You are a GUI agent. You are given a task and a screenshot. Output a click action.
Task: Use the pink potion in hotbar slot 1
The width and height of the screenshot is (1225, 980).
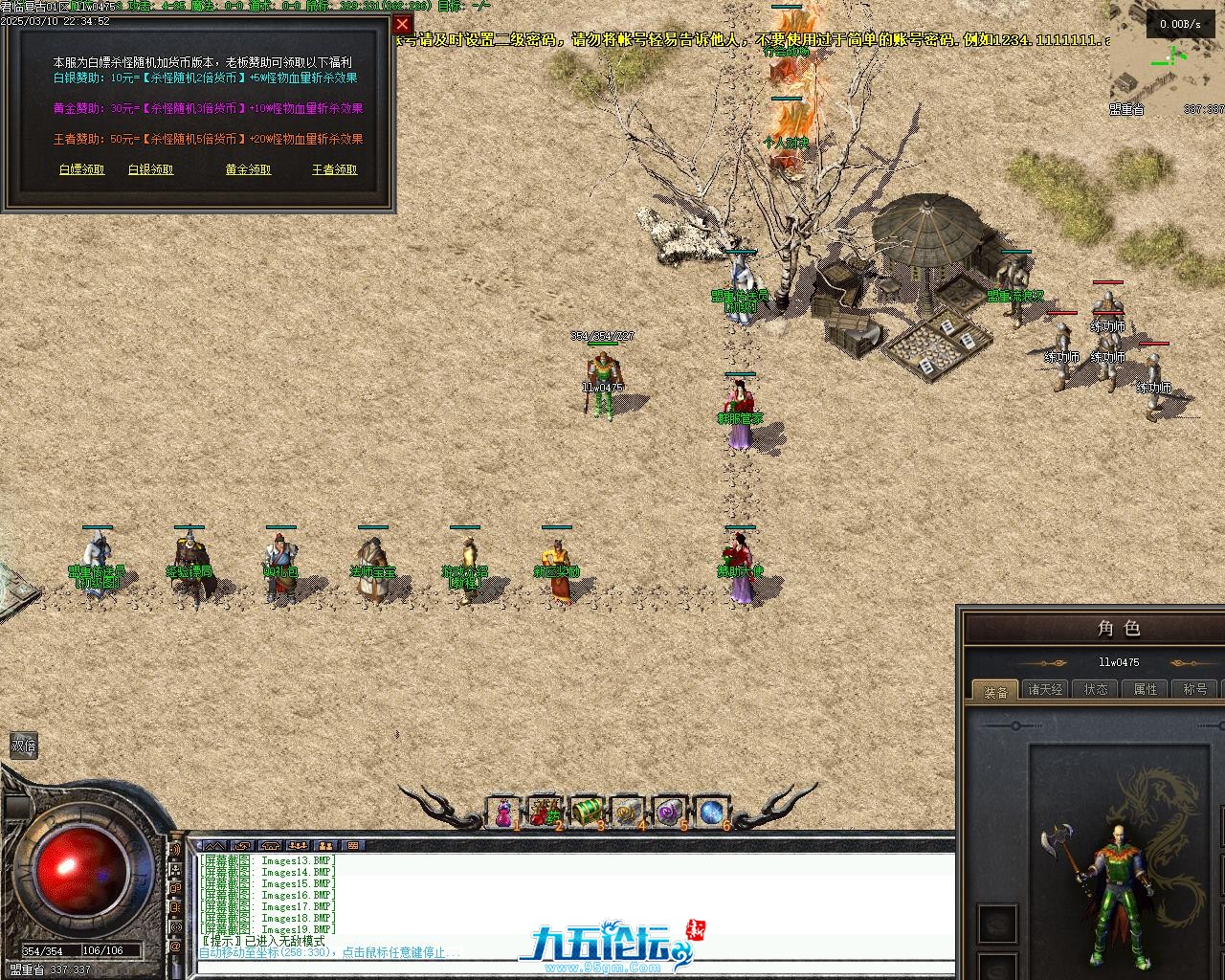click(503, 813)
